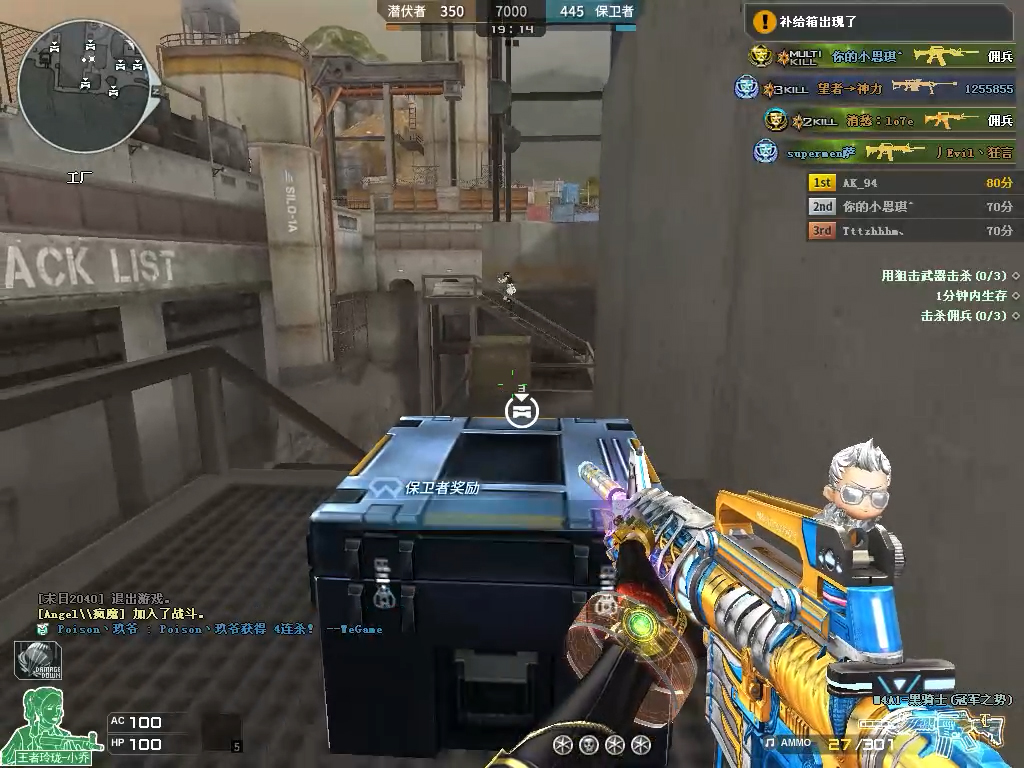The height and width of the screenshot is (768, 1024).
Task: Click the music note icon beside AMMO
Action: pyautogui.click(x=769, y=744)
